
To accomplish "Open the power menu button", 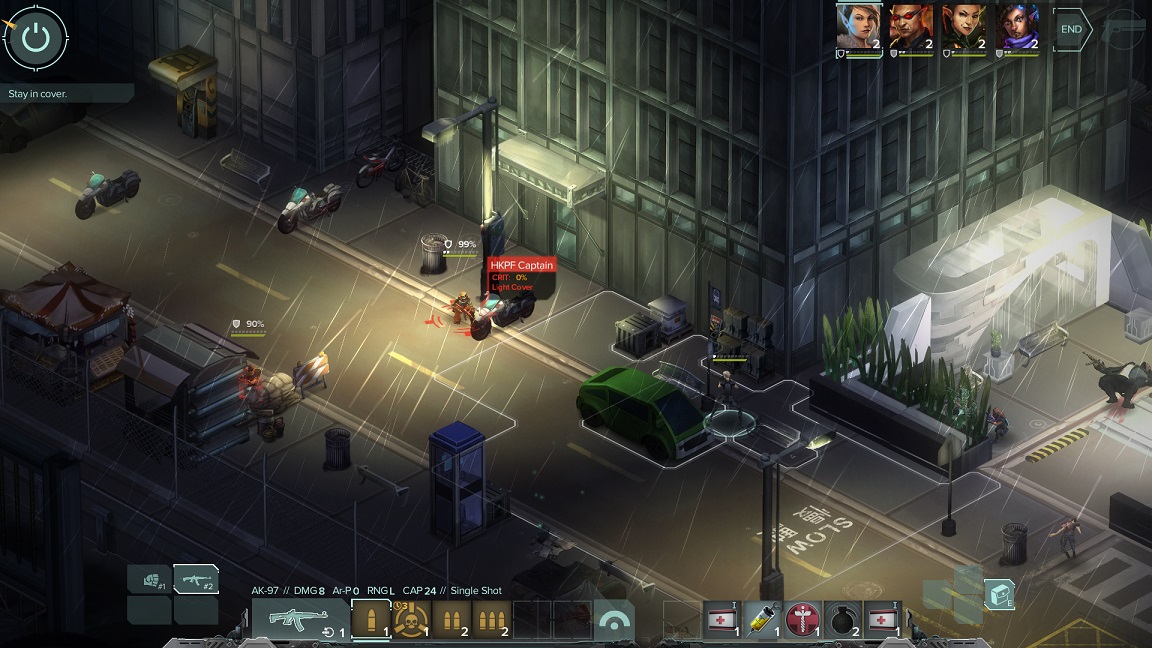I will [x=36, y=38].
